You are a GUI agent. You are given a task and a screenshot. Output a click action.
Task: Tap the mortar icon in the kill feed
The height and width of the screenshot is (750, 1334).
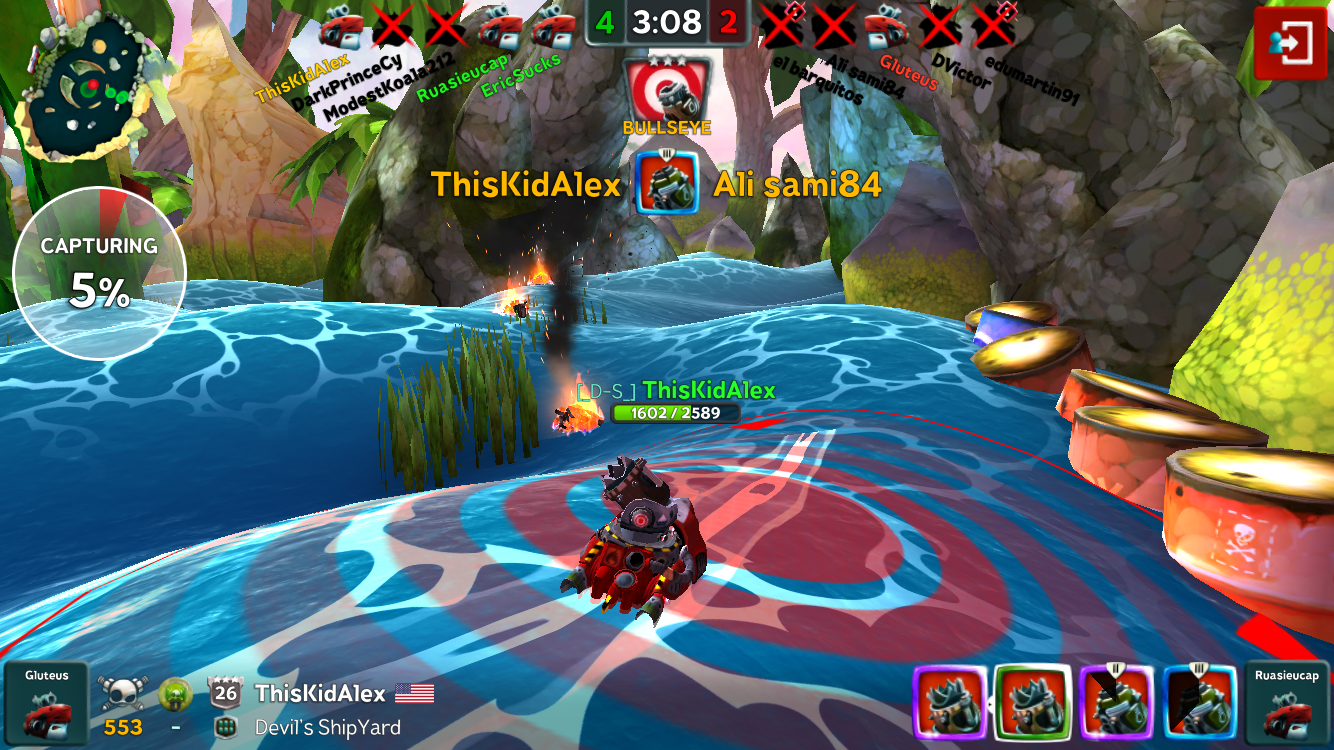tap(666, 184)
